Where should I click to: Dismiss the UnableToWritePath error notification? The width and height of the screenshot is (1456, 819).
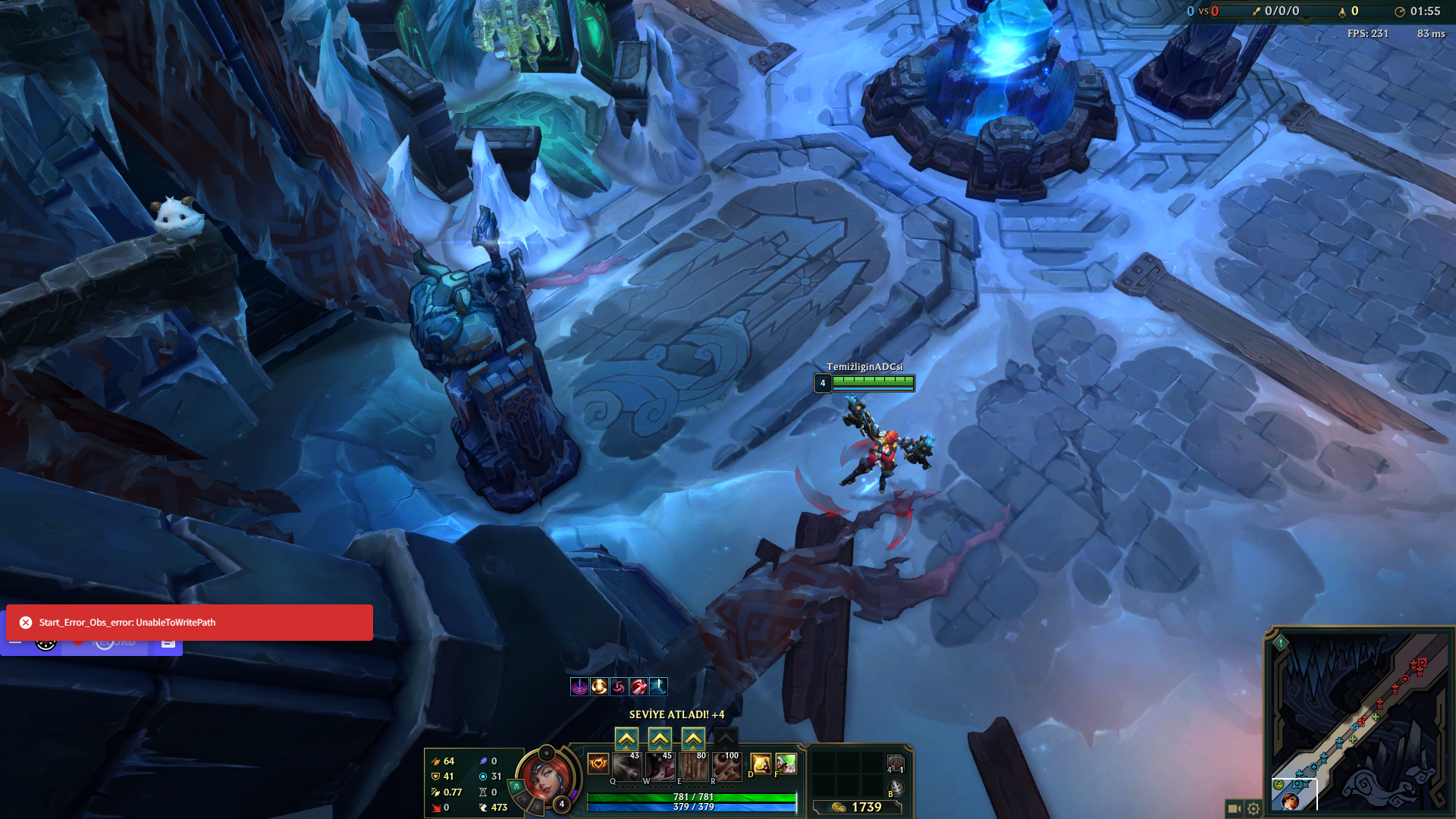tap(26, 623)
